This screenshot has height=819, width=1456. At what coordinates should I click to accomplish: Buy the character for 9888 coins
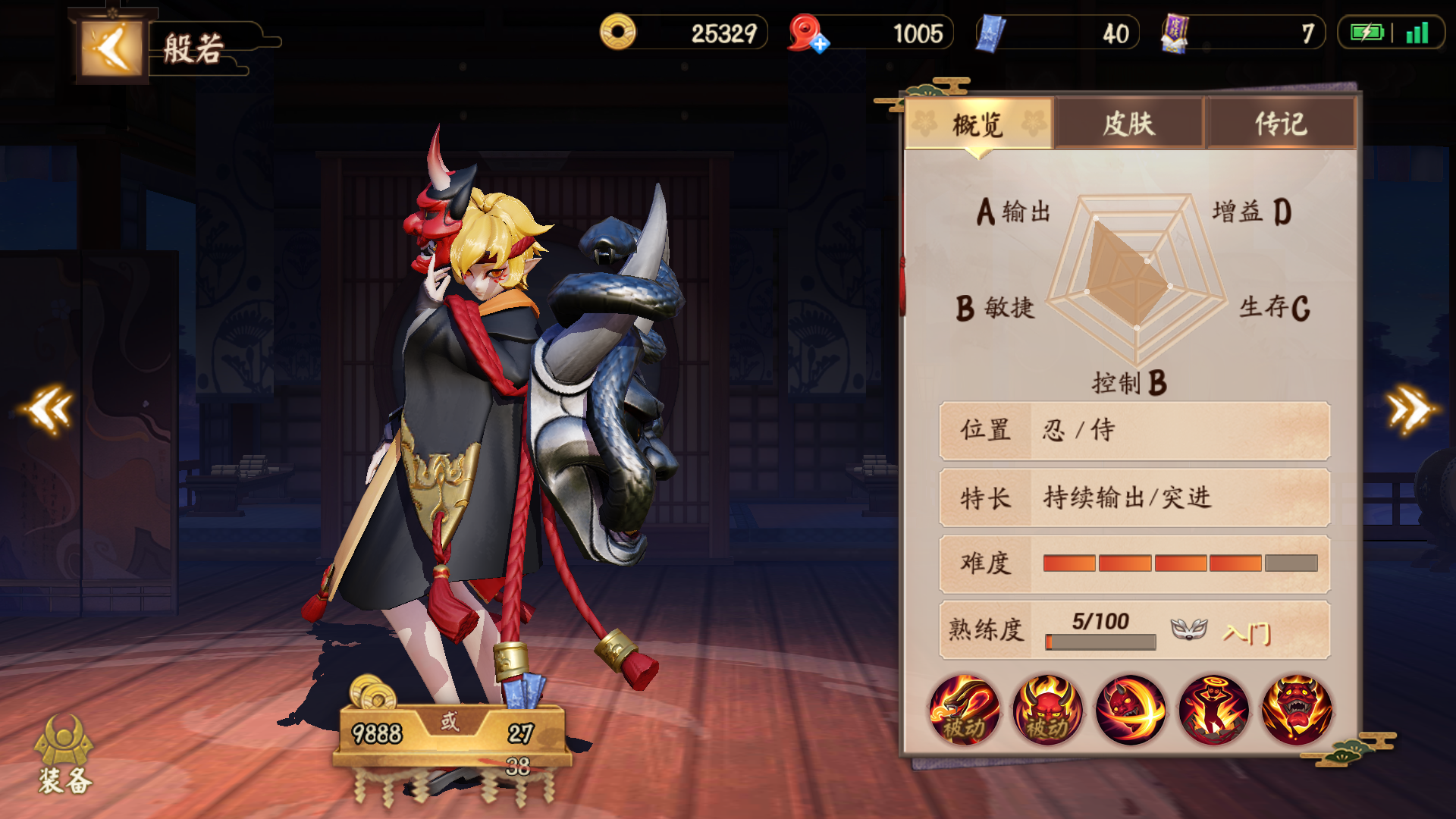click(x=377, y=733)
